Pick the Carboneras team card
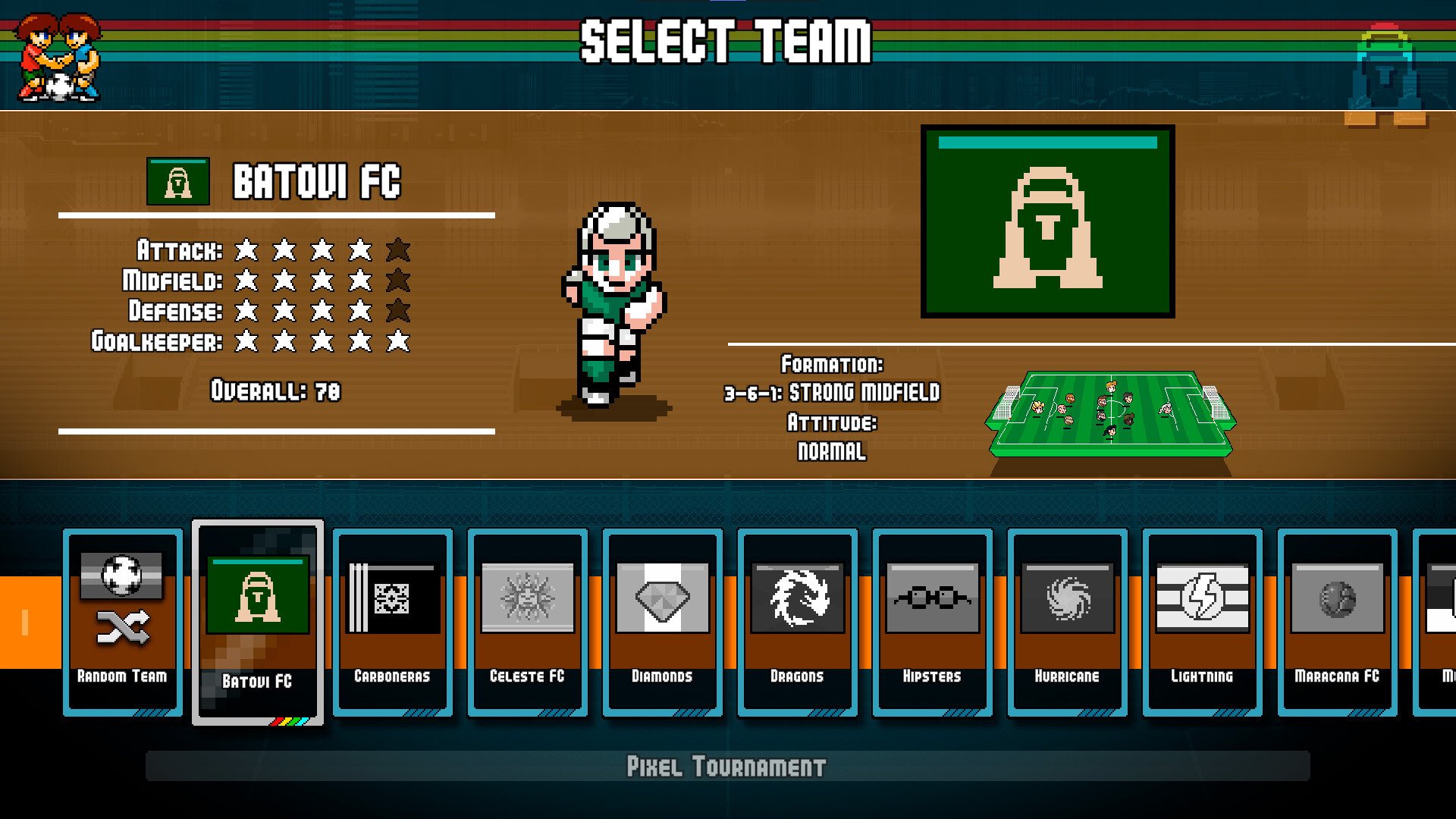Viewport: 1456px width, 819px height. 393,622
